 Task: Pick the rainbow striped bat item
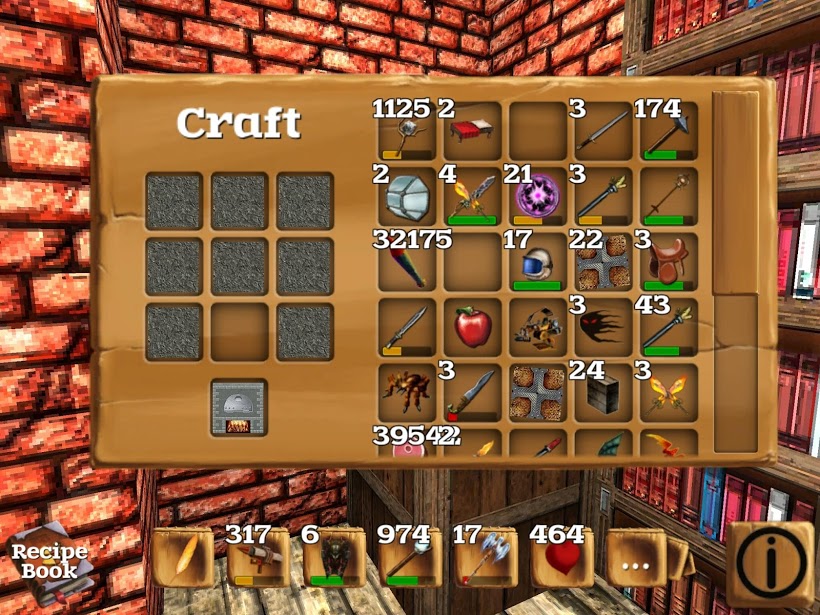click(x=407, y=262)
